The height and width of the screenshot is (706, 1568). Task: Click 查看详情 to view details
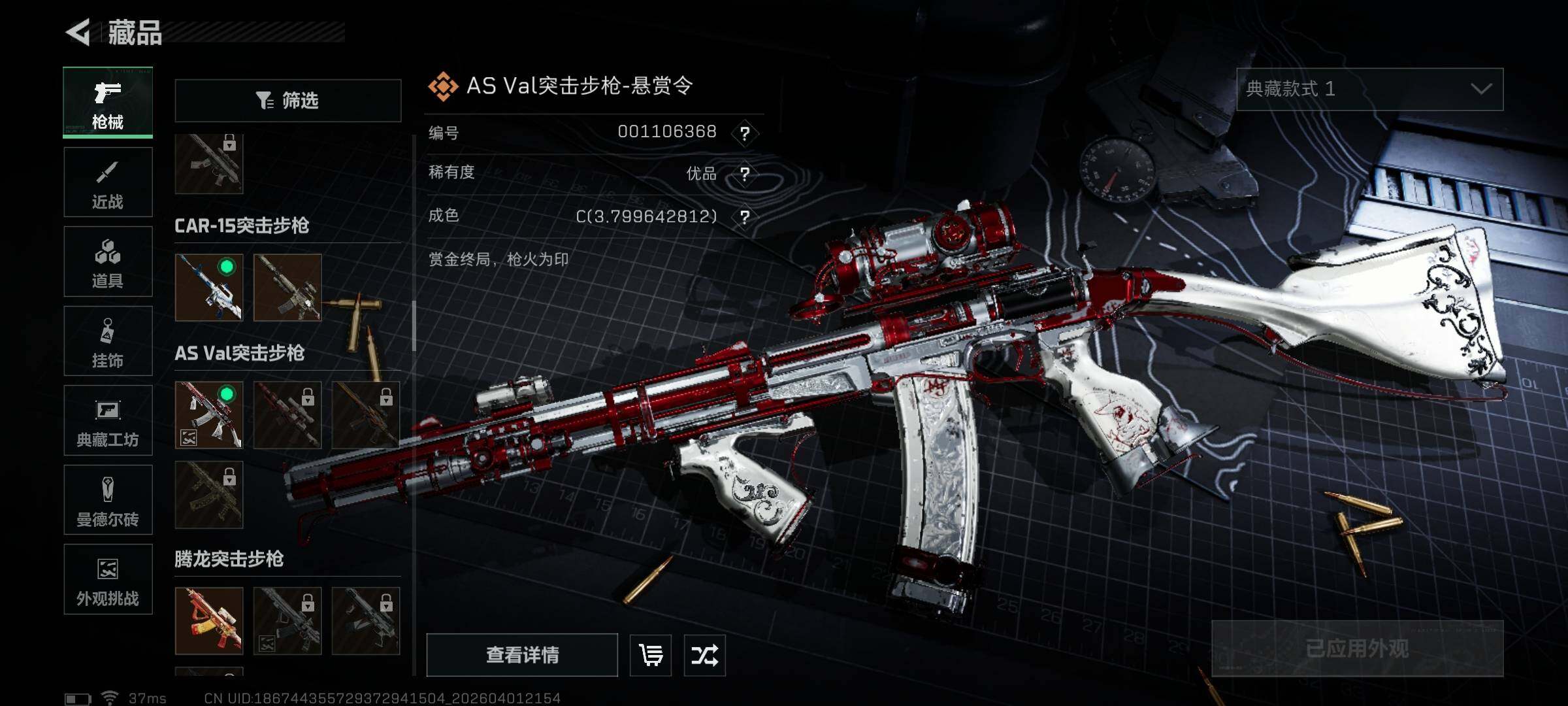coord(522,655)
